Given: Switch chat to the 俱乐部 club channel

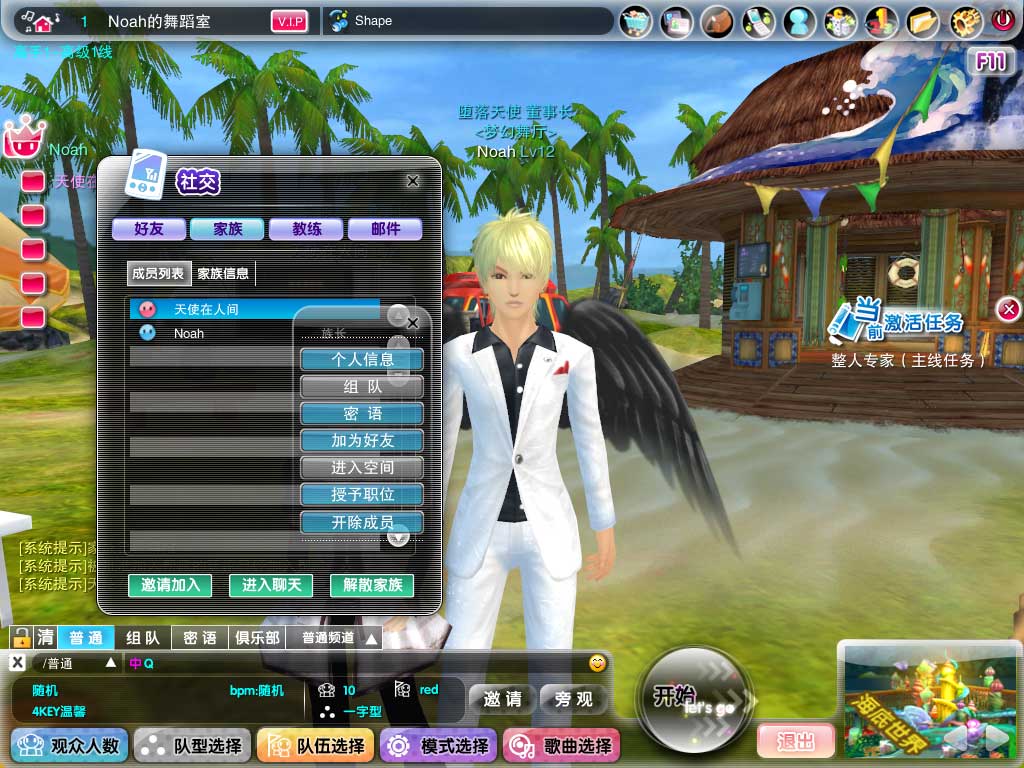Looking at the screenshot, I should click(x=257, y=638).
